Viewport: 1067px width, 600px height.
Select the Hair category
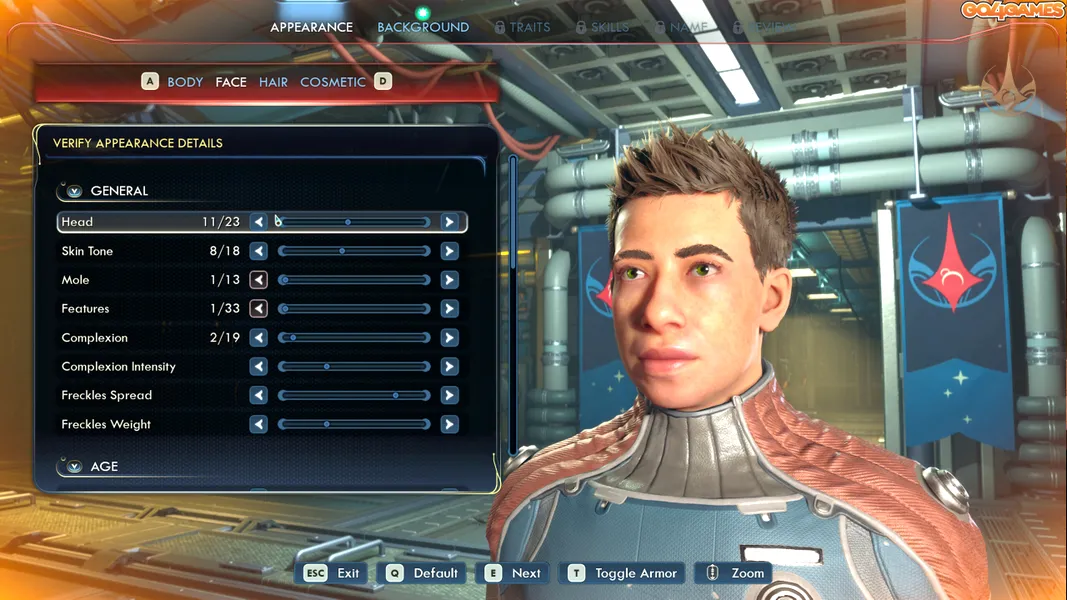pos(273,82)
